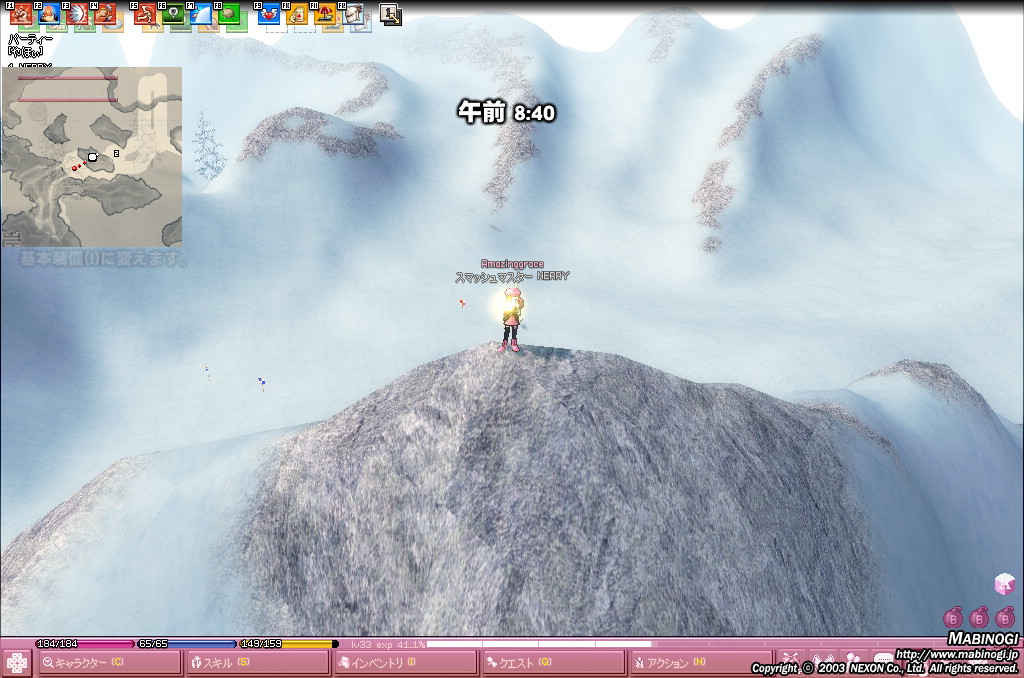Select the F4 hammer skill icon
Viewport: 1024px width, 678px height.
[104, 14]
